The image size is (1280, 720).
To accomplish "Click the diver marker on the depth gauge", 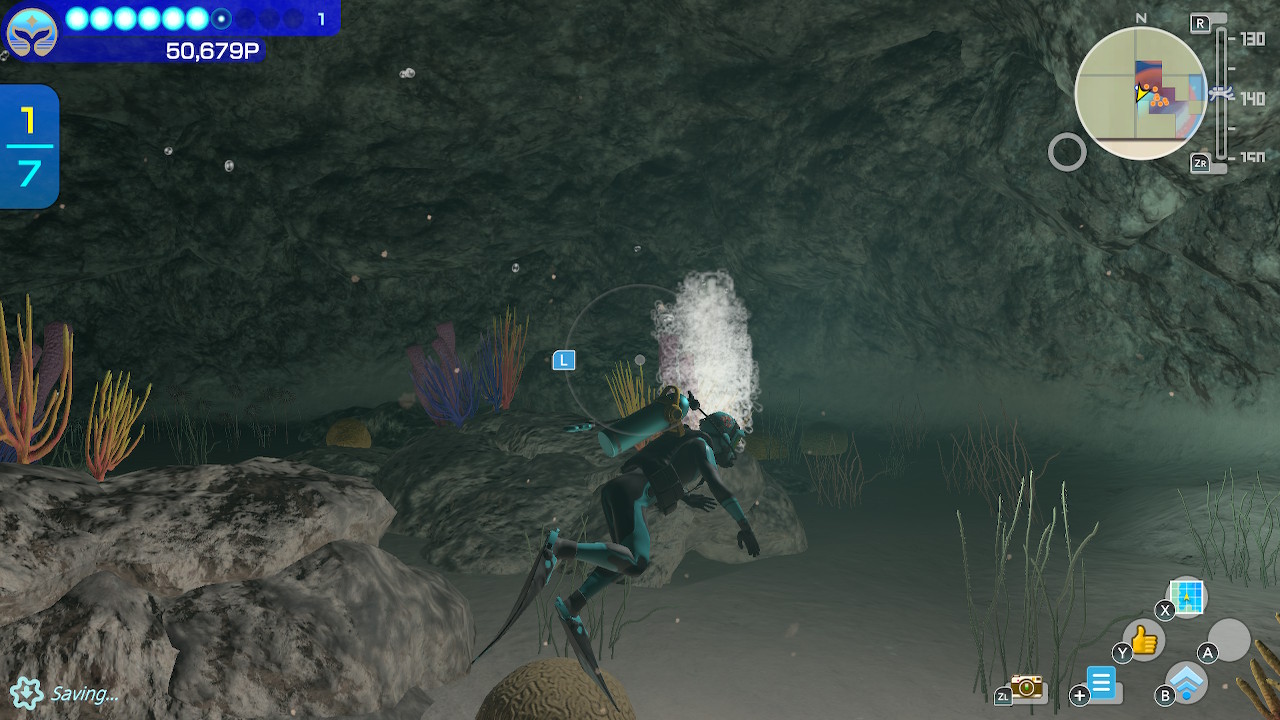I will (x=1221, y=93).
